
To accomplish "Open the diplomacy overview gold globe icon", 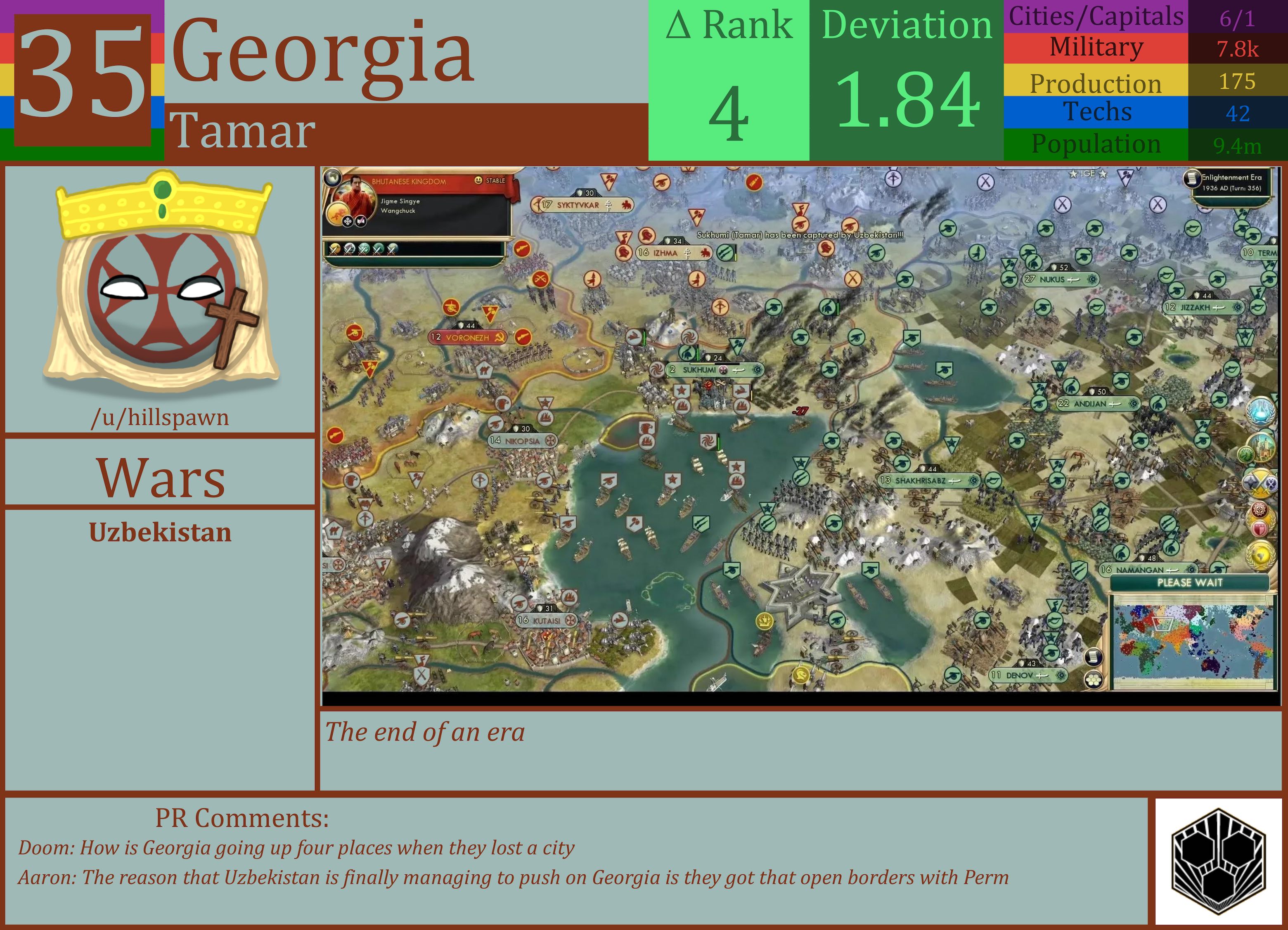I will point(1261,555).
